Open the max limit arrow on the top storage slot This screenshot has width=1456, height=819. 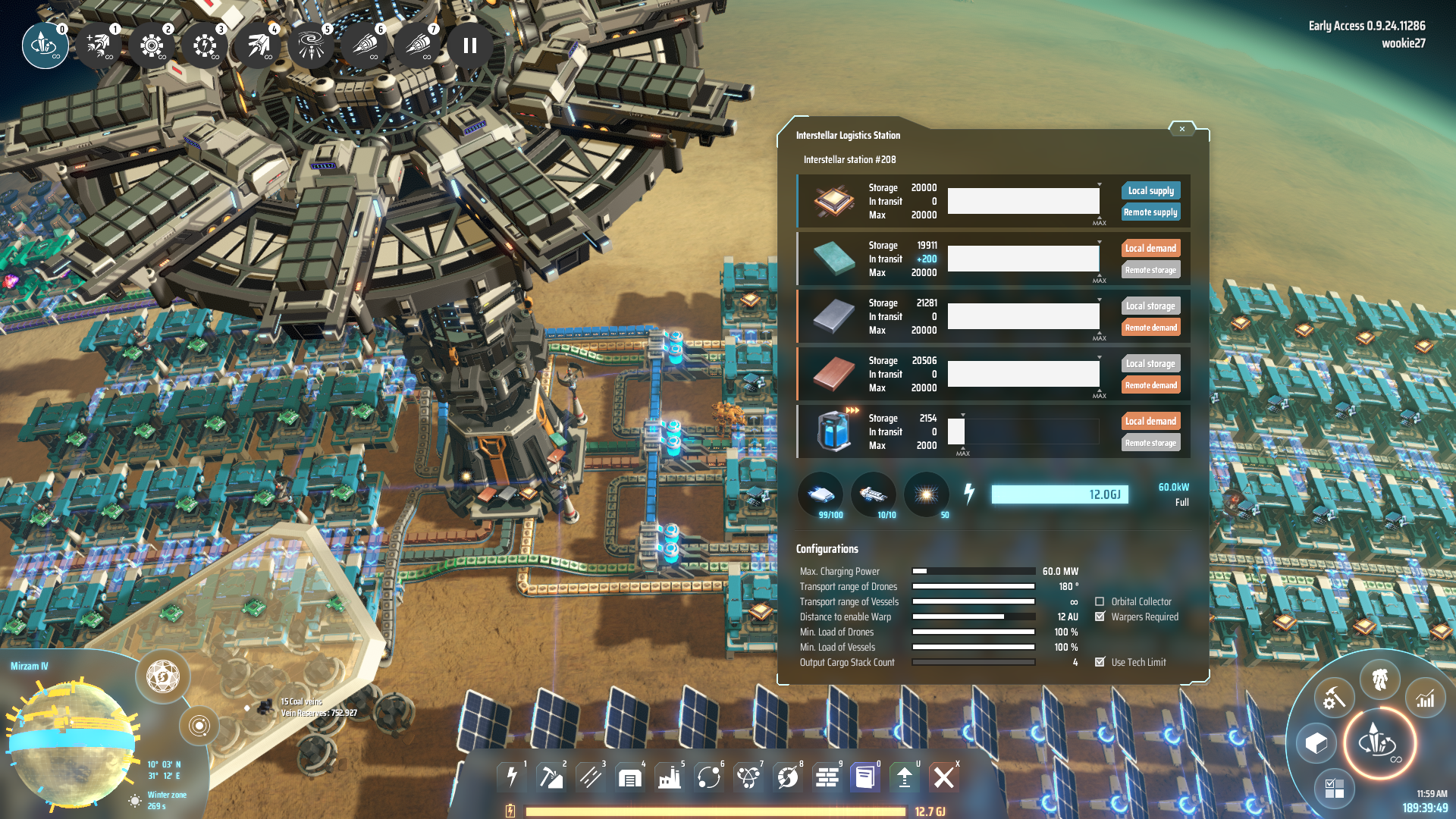tap(1098, 183)
